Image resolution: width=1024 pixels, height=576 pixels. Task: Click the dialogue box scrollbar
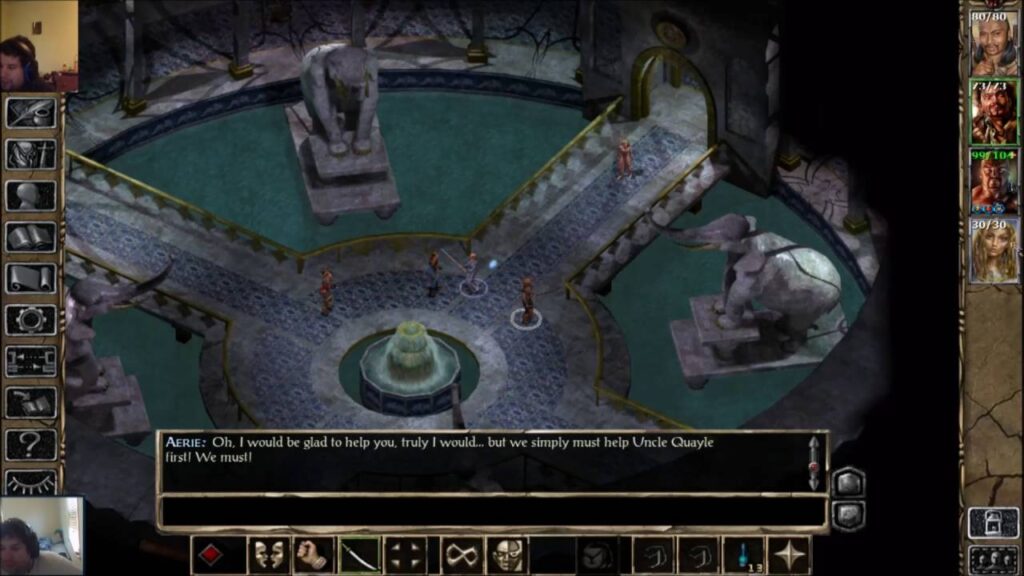[x=814, y=462]
